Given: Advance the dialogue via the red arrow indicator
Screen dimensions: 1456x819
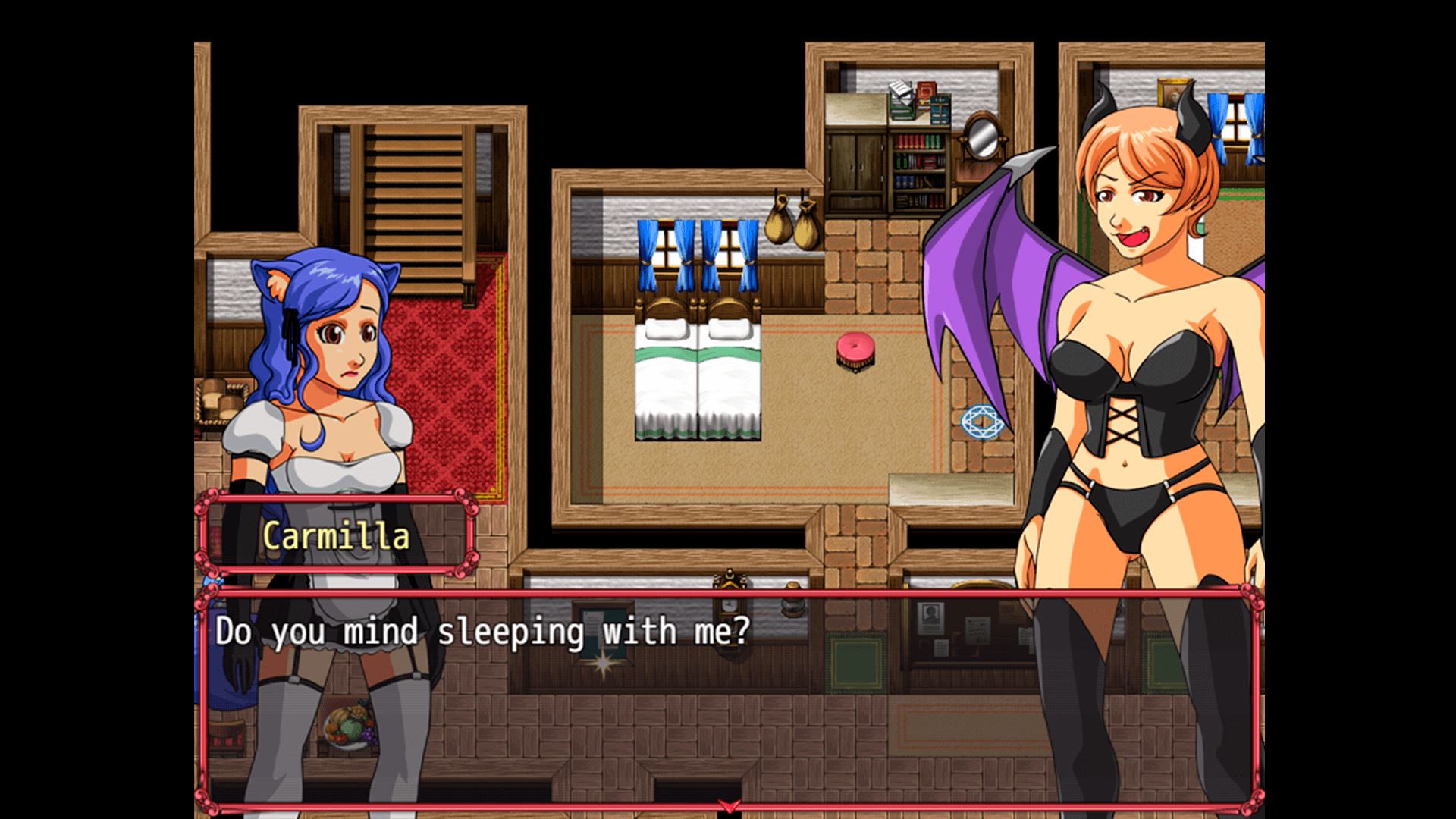Looking at the screenshot, I should [729, 805].
